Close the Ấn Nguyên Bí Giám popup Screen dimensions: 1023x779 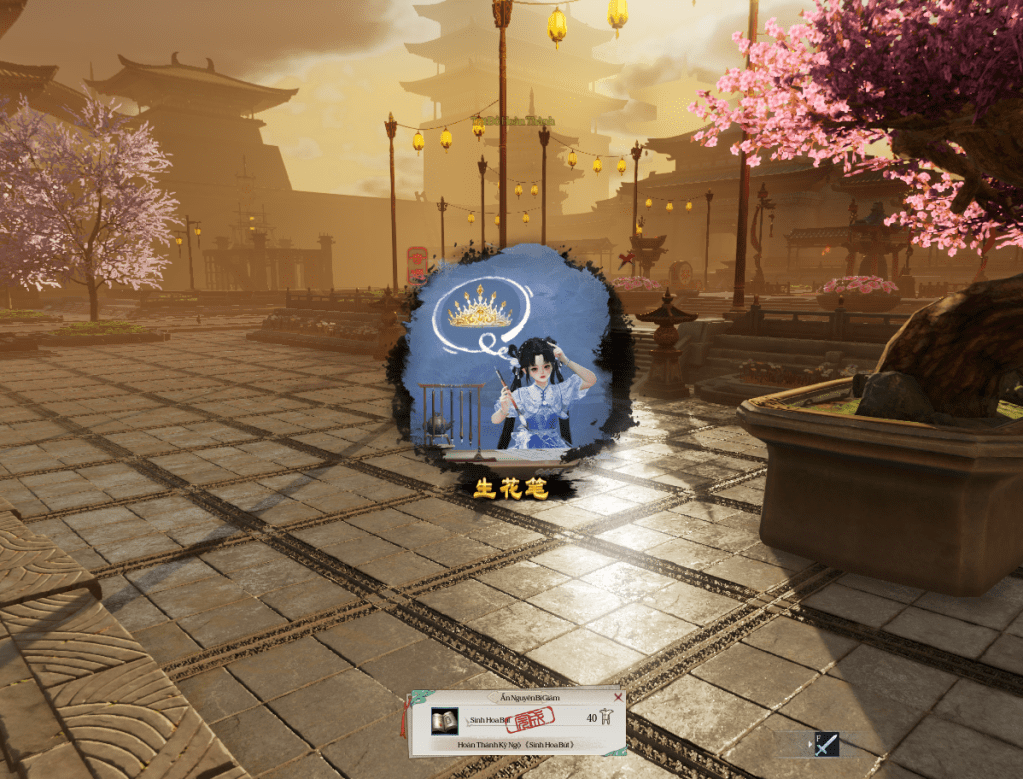[617, 697]
